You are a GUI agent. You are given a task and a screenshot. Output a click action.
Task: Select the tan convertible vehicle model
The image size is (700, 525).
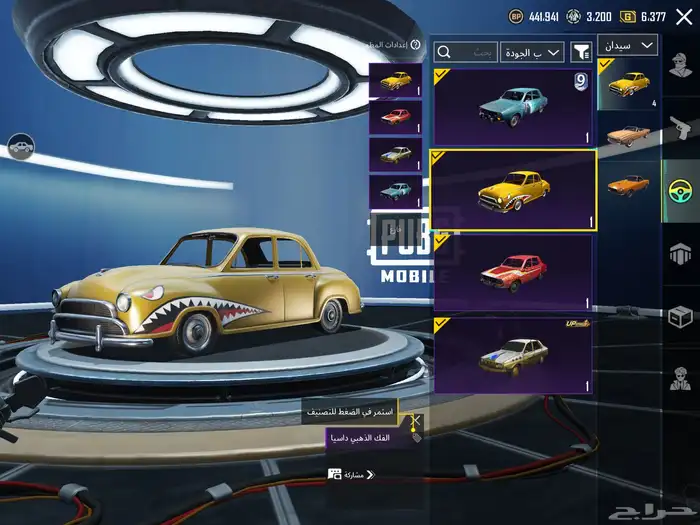pos(628,135)
